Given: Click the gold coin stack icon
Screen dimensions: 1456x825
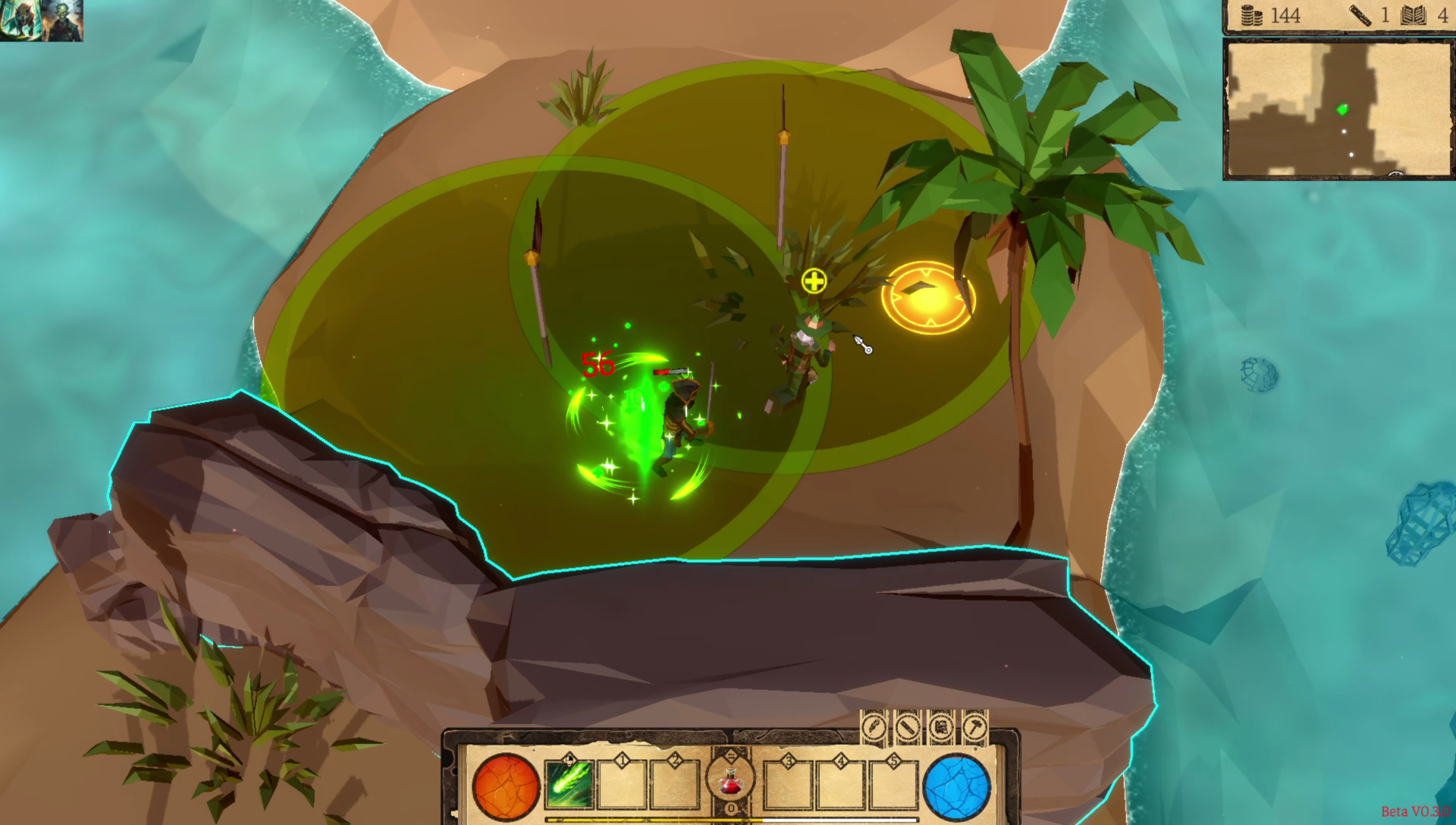Looking at the screenshot, I should (x=1250, y=15).
